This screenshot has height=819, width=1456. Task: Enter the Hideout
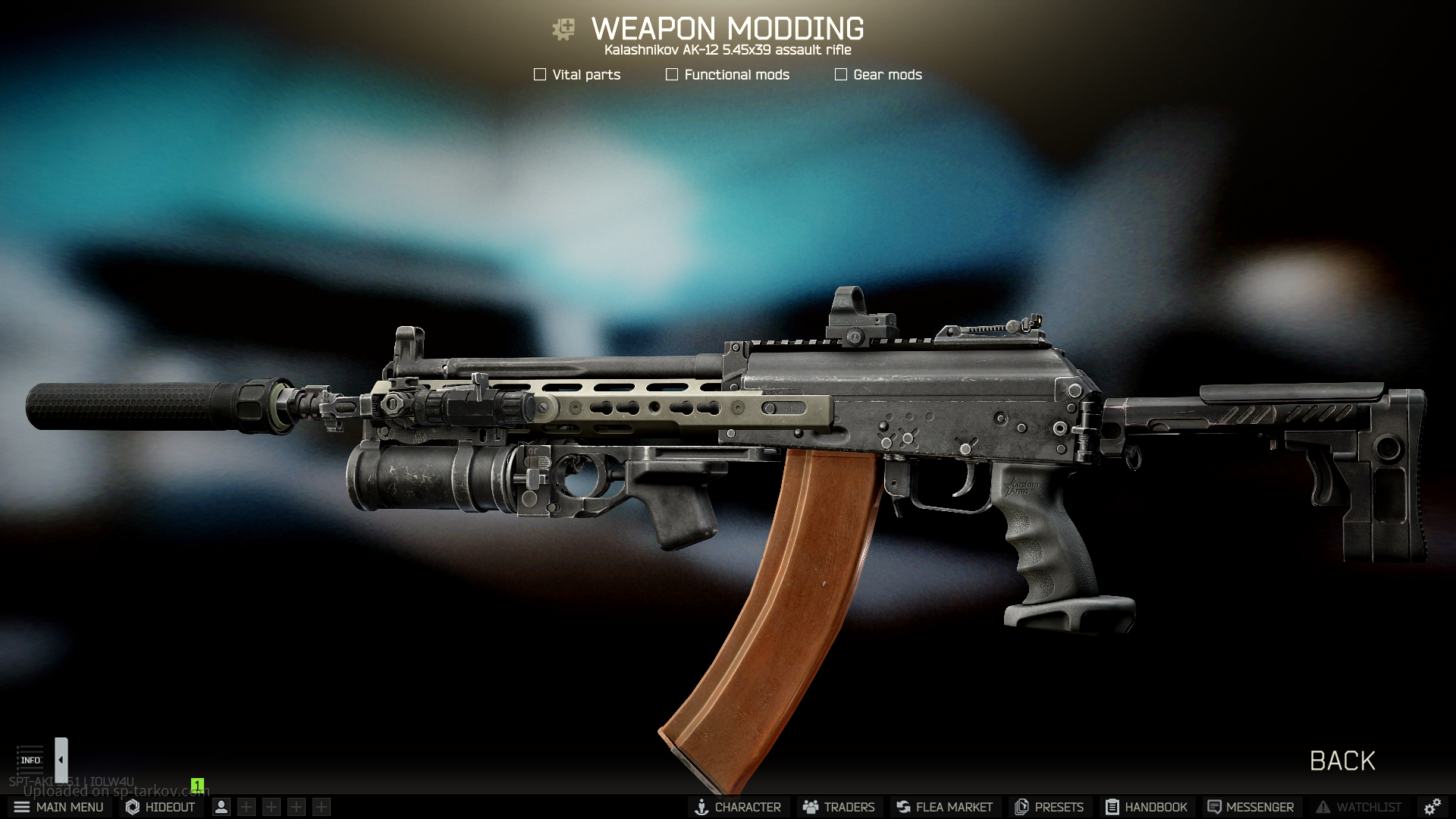160,807
